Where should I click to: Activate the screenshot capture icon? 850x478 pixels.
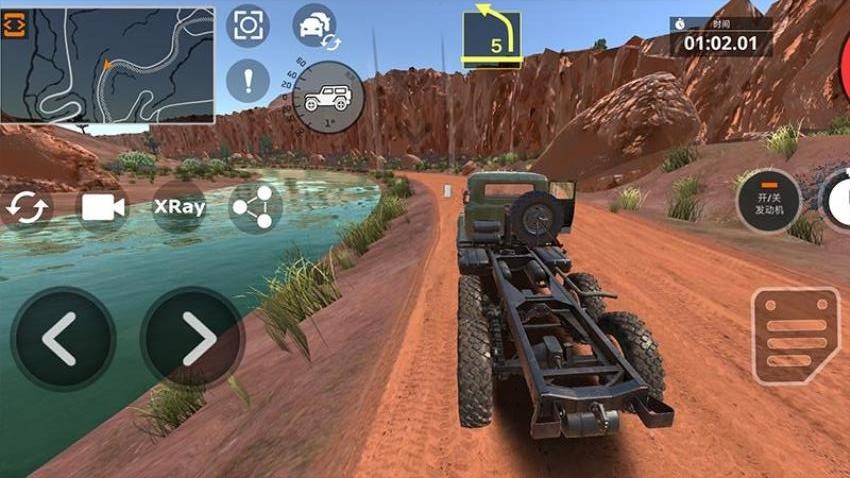pos(248,26)
